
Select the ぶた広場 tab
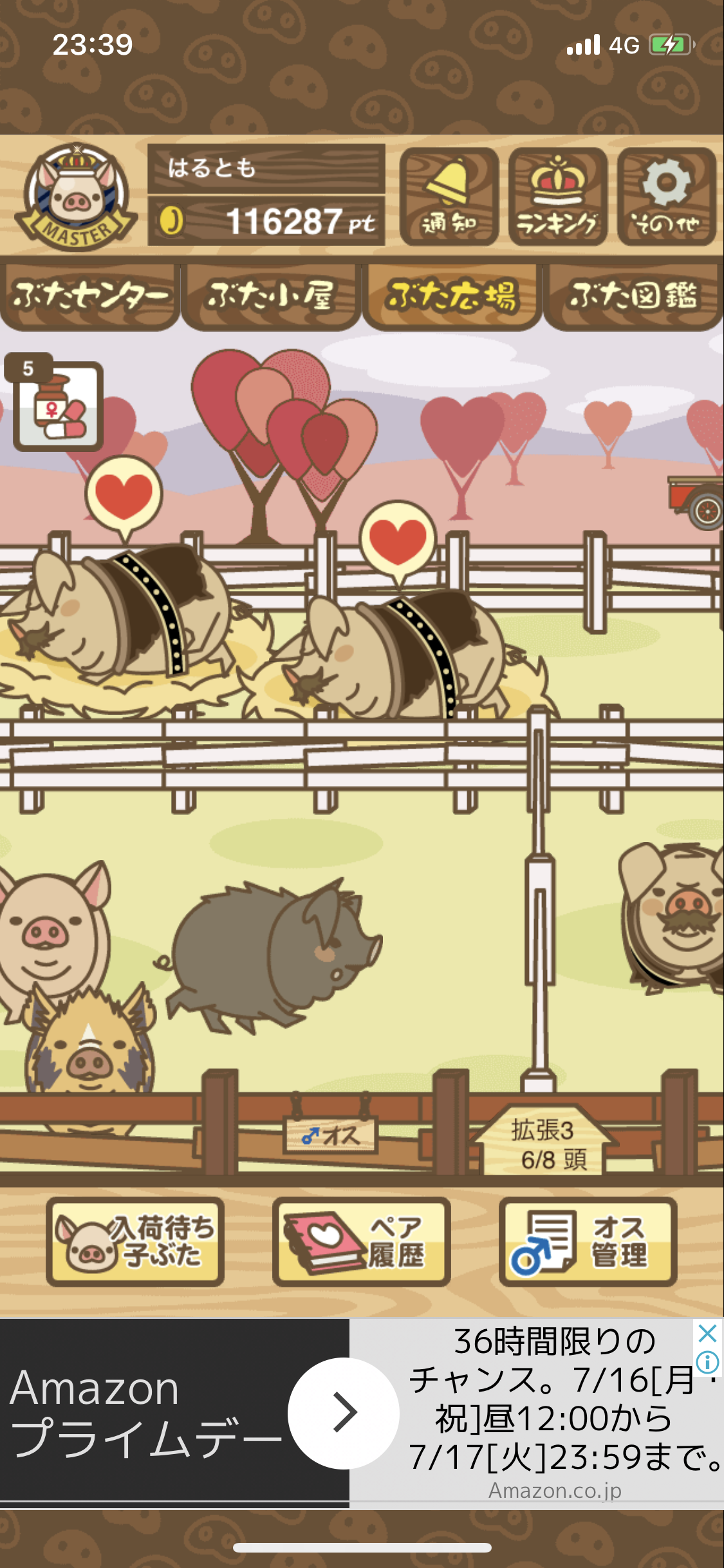(452, 297)
